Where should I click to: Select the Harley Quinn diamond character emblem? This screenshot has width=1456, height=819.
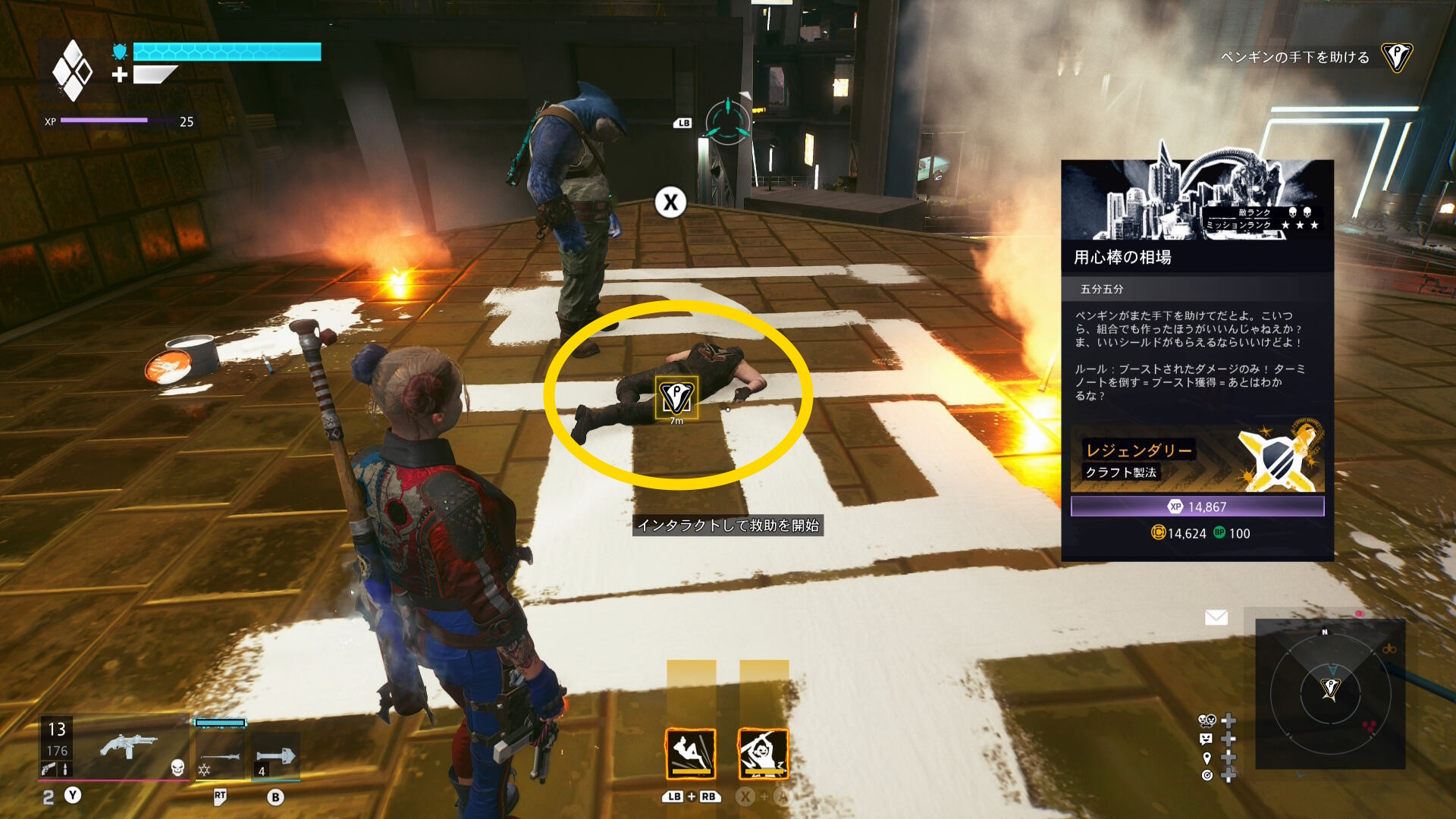coord(72,71)
